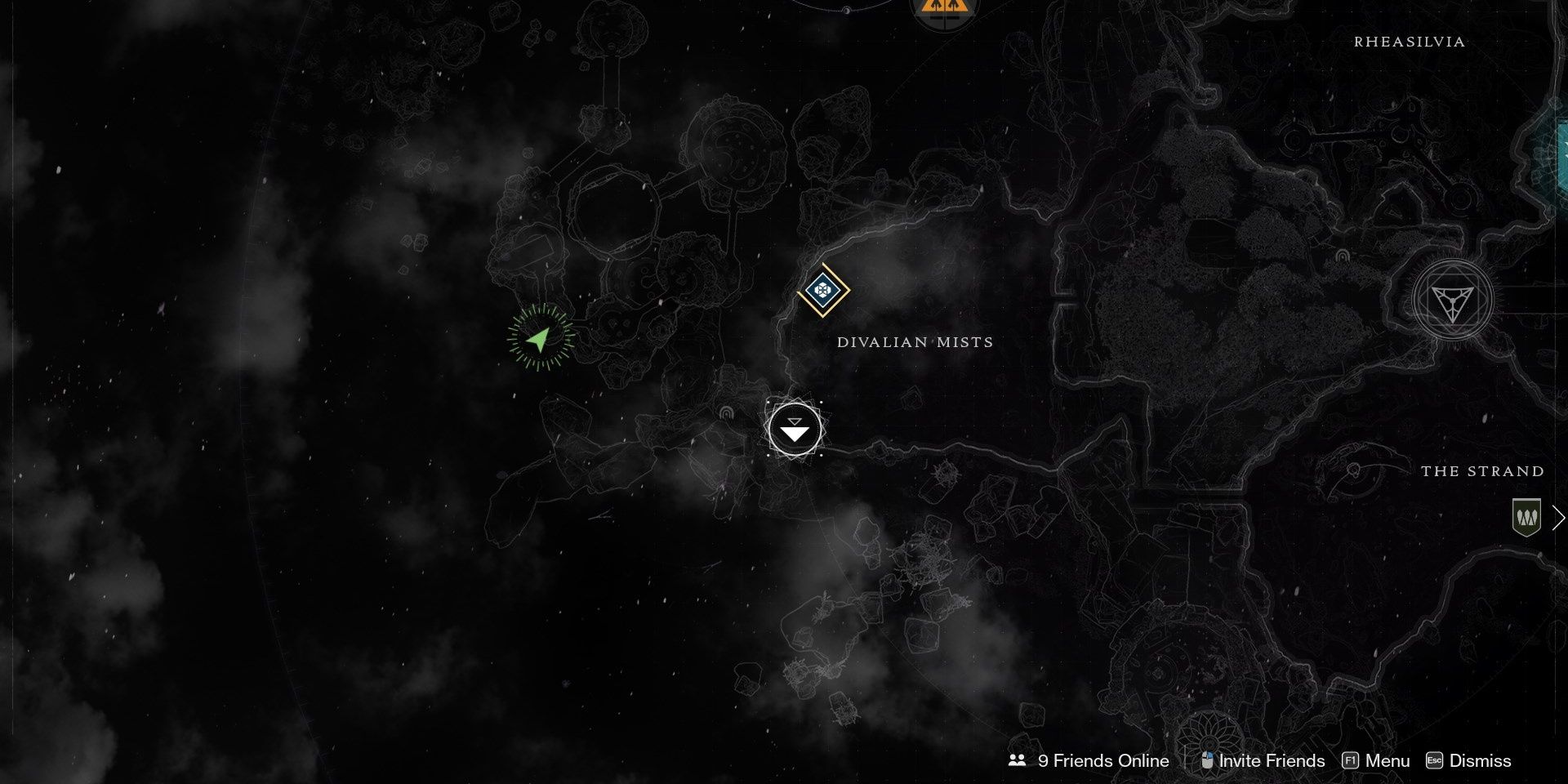
Task: Open the 9 Friends Online roster
Action: coord(1089,760)
